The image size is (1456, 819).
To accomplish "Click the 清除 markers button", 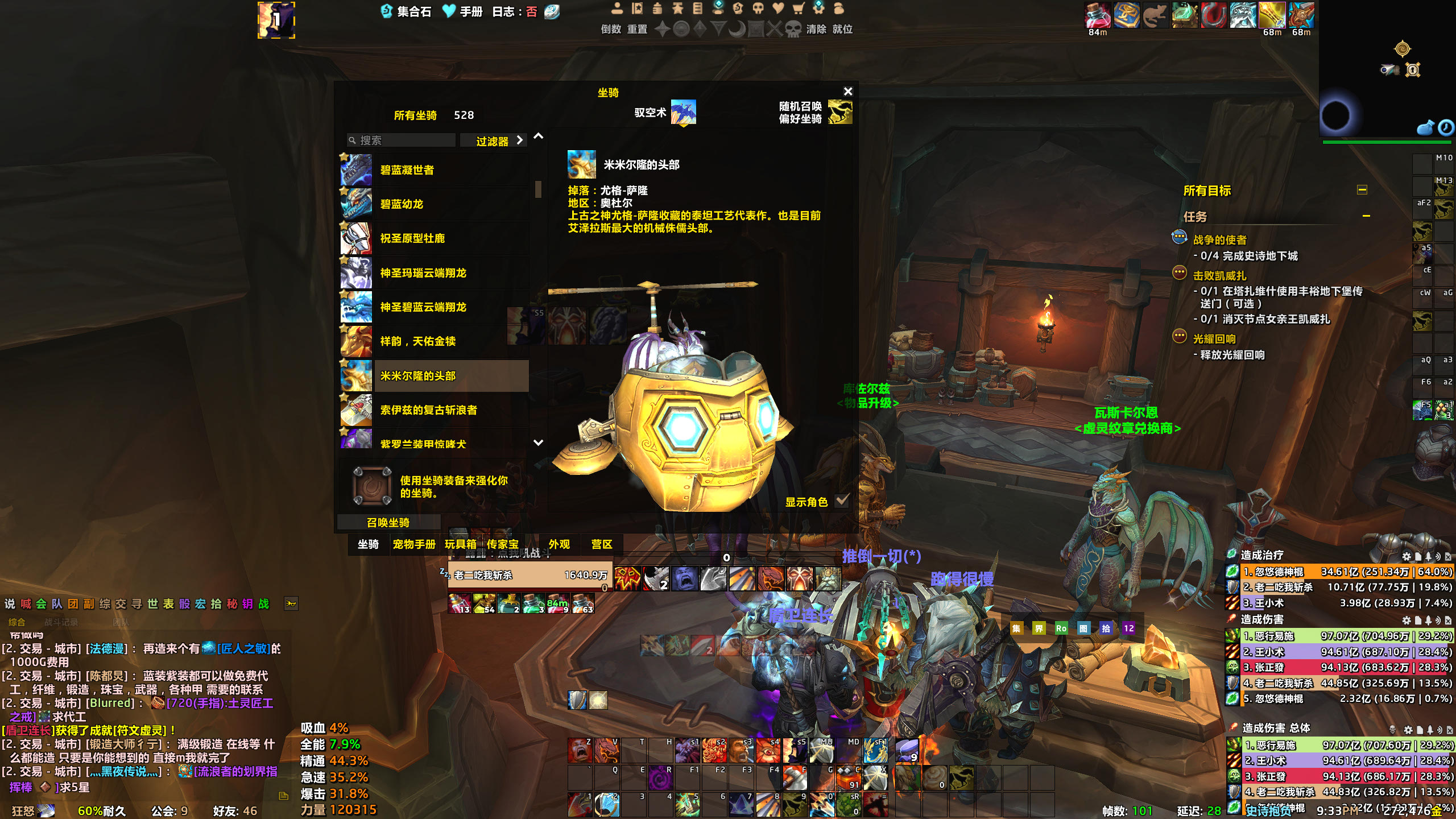I will coord(816,29).
